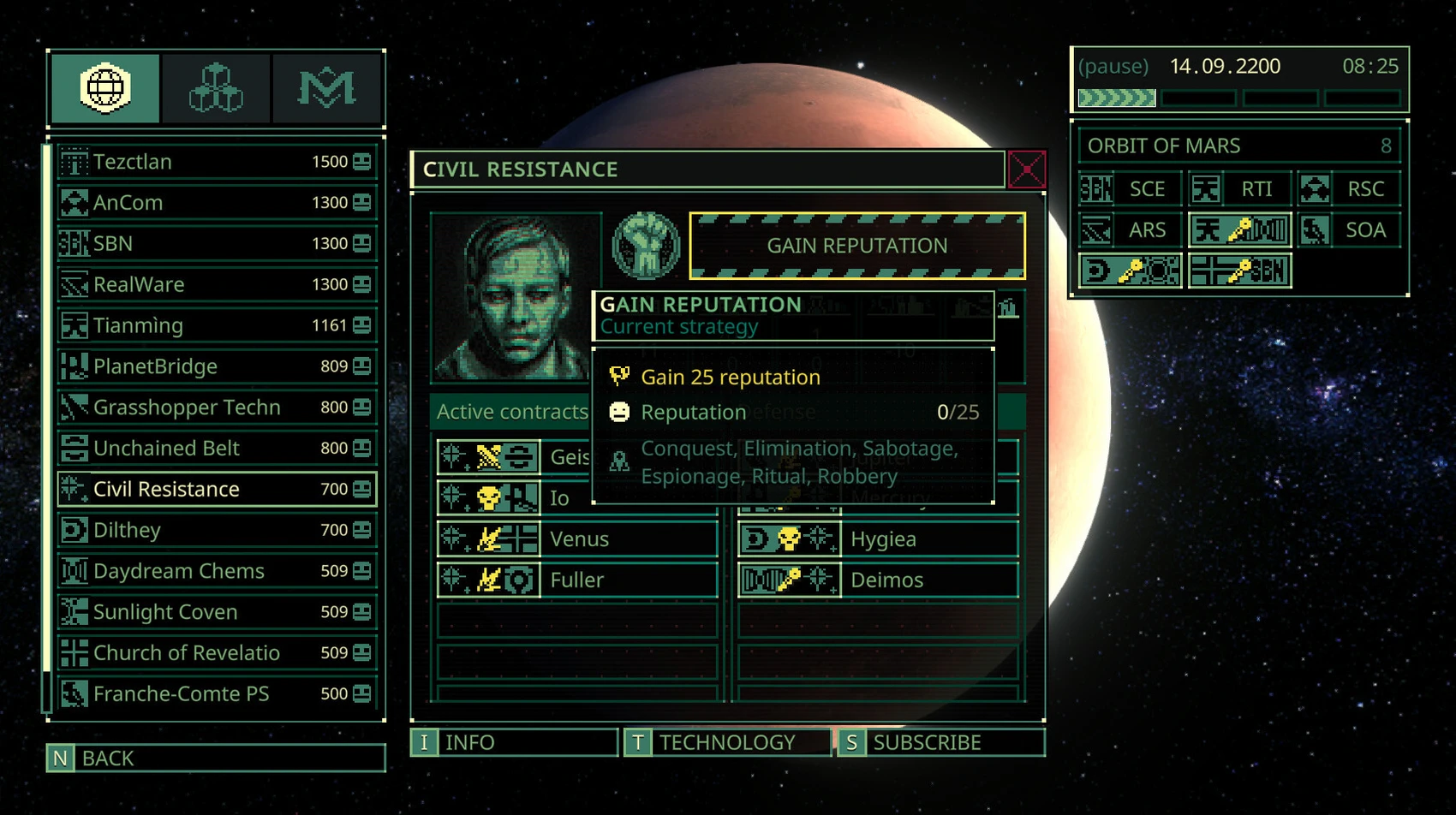Select the SOA ship in Mars orbit
Screen dimensions: 1456x815
click(1349, 230)
